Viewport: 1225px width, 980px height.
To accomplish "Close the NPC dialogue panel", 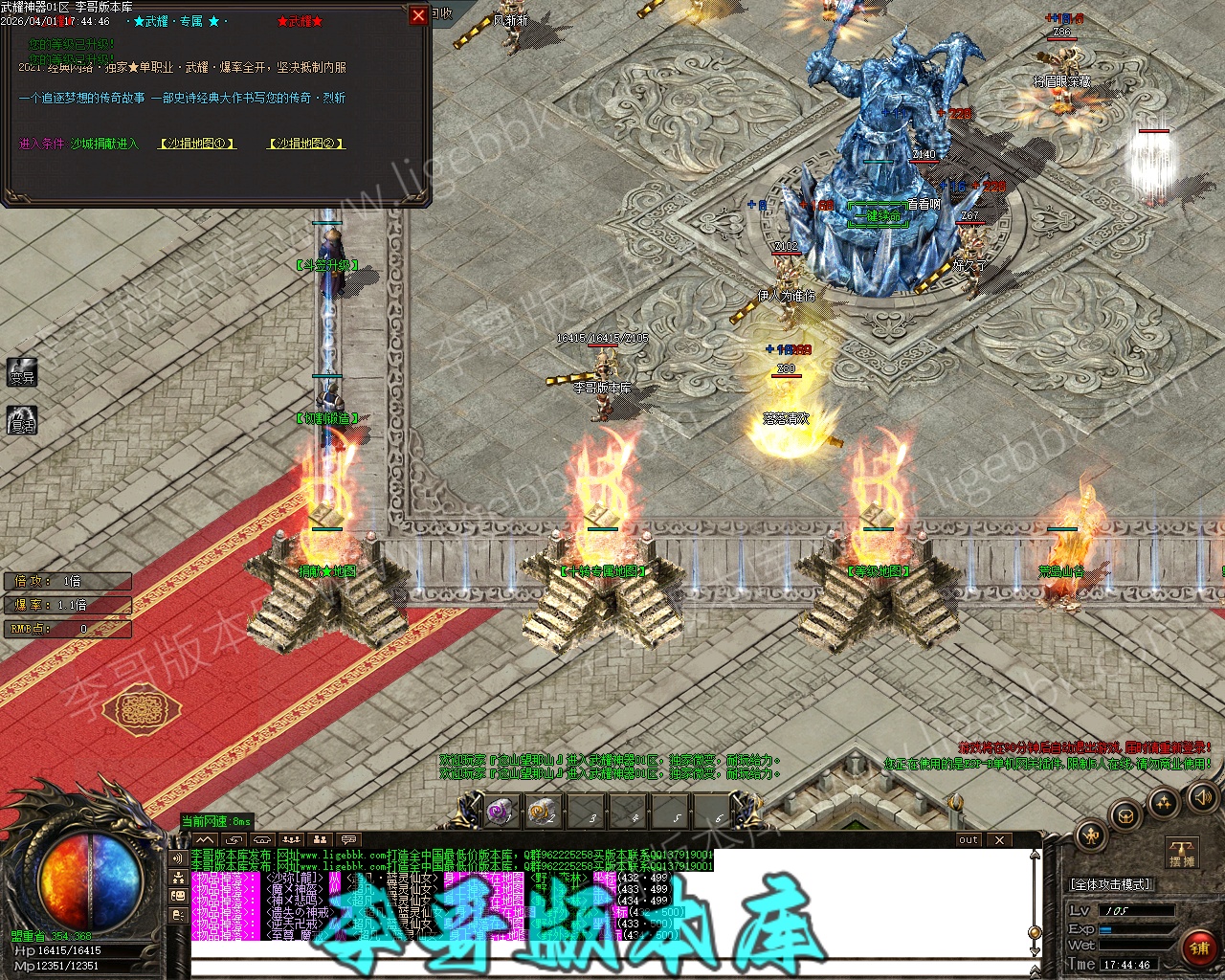I will click(418, 15).
